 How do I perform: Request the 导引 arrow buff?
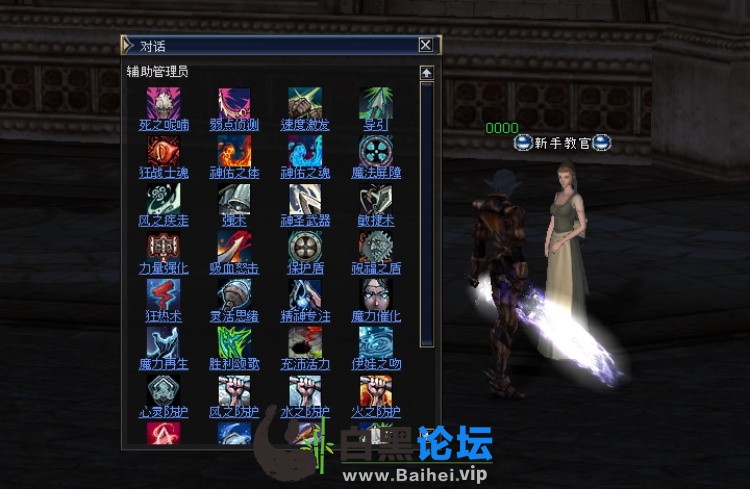375,125
